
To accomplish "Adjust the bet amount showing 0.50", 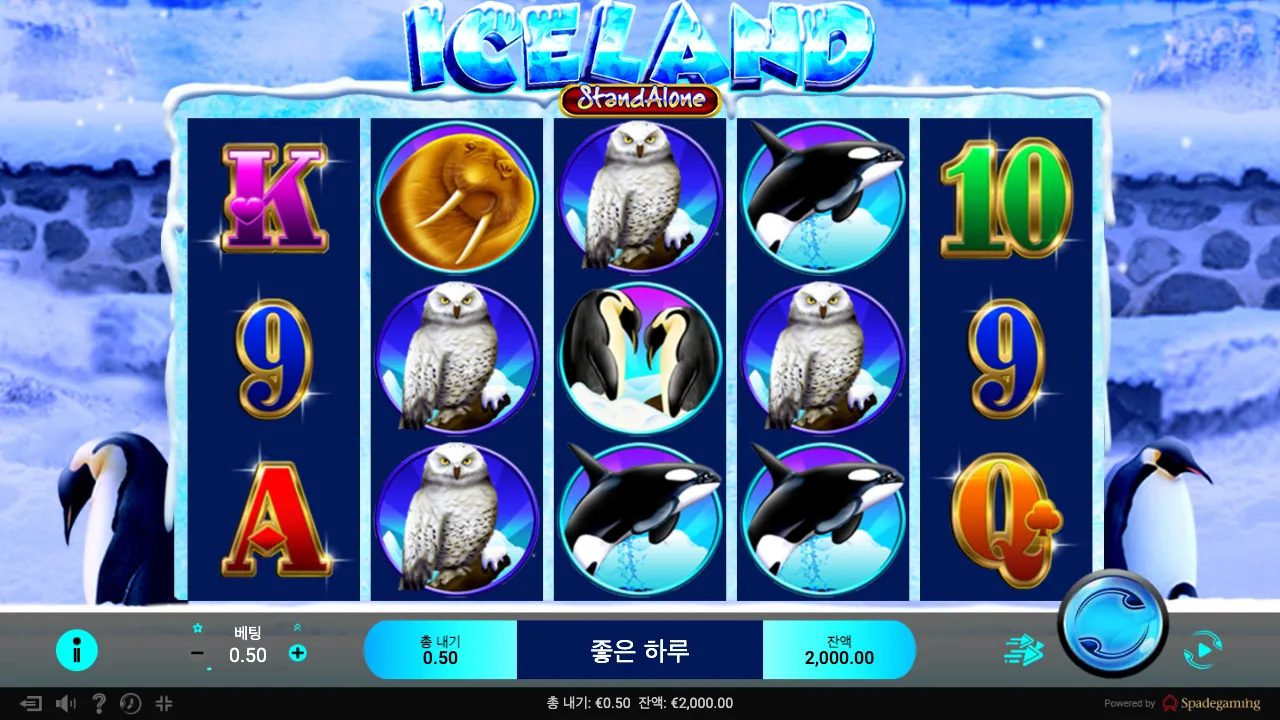I will point(247,656).
